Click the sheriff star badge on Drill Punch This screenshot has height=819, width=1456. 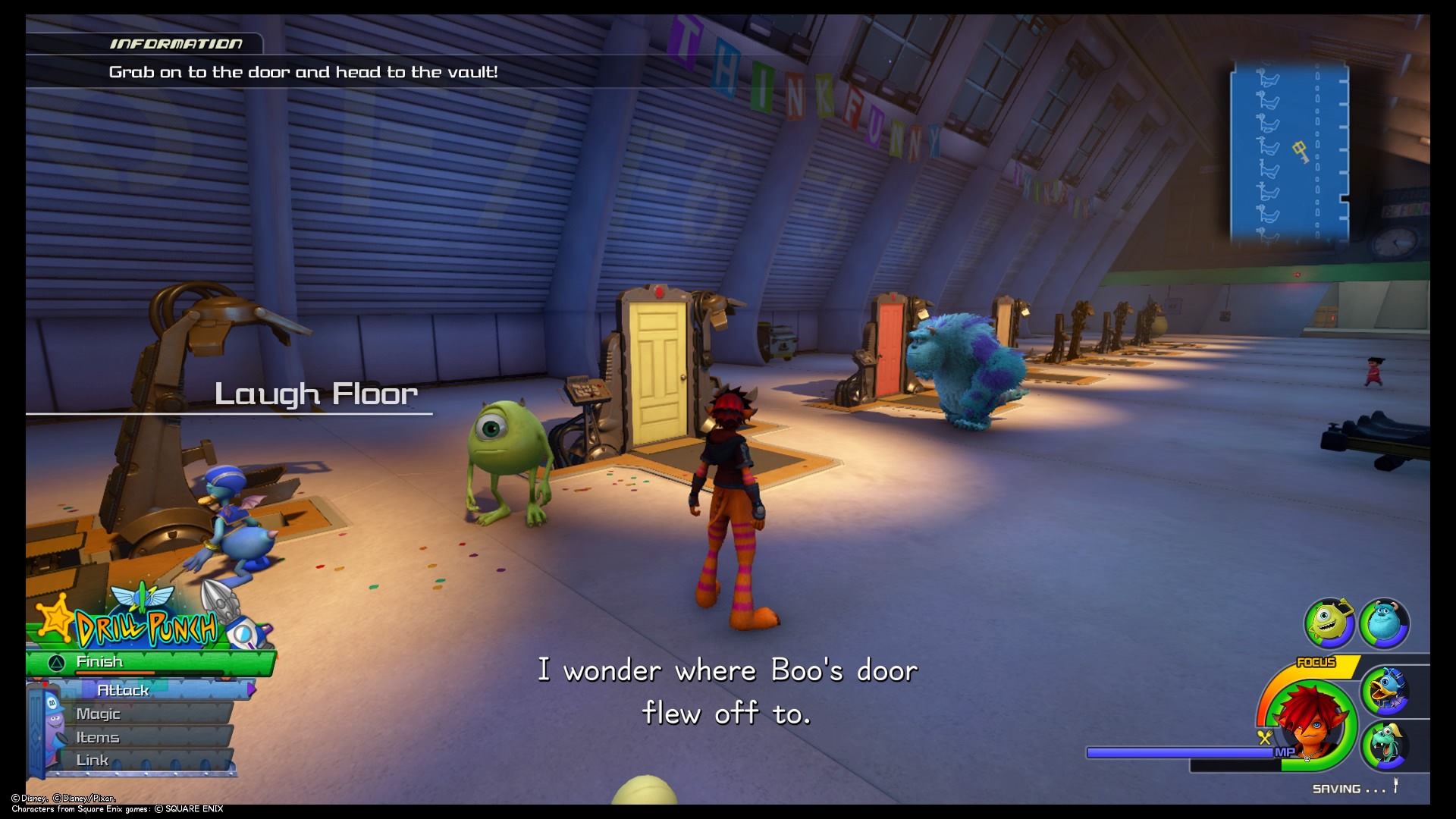click(x=56, y=619)
